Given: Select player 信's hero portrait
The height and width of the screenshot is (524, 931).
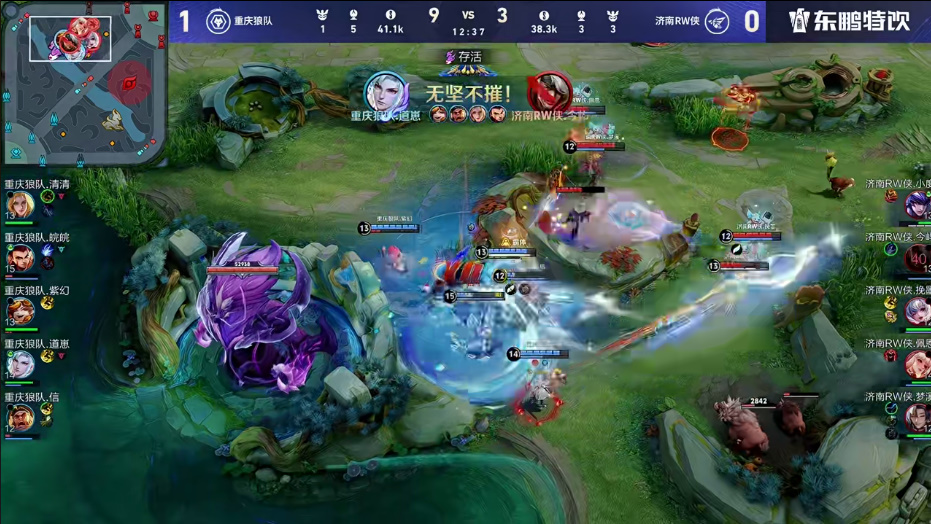Looking at the screenshot, I should 21,418.
